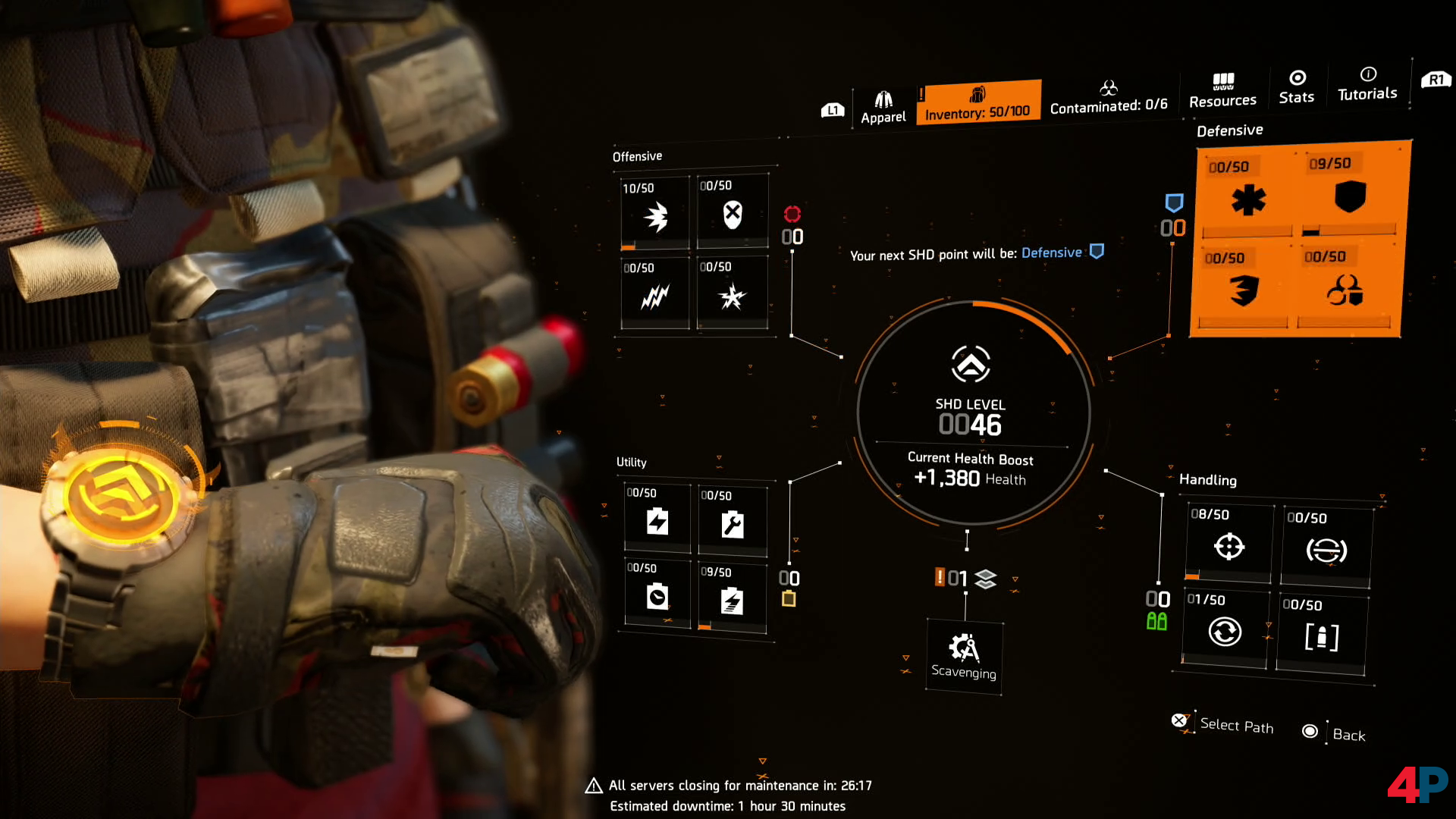Open the Tutorials tab
Screen dimensions: 1456x819
[1367, 83]
